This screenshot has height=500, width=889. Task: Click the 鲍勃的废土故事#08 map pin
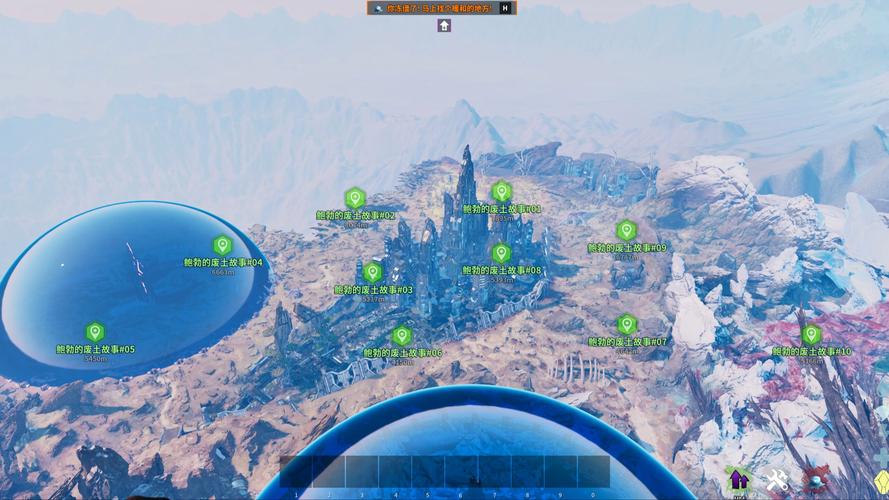tap(501, 253)
